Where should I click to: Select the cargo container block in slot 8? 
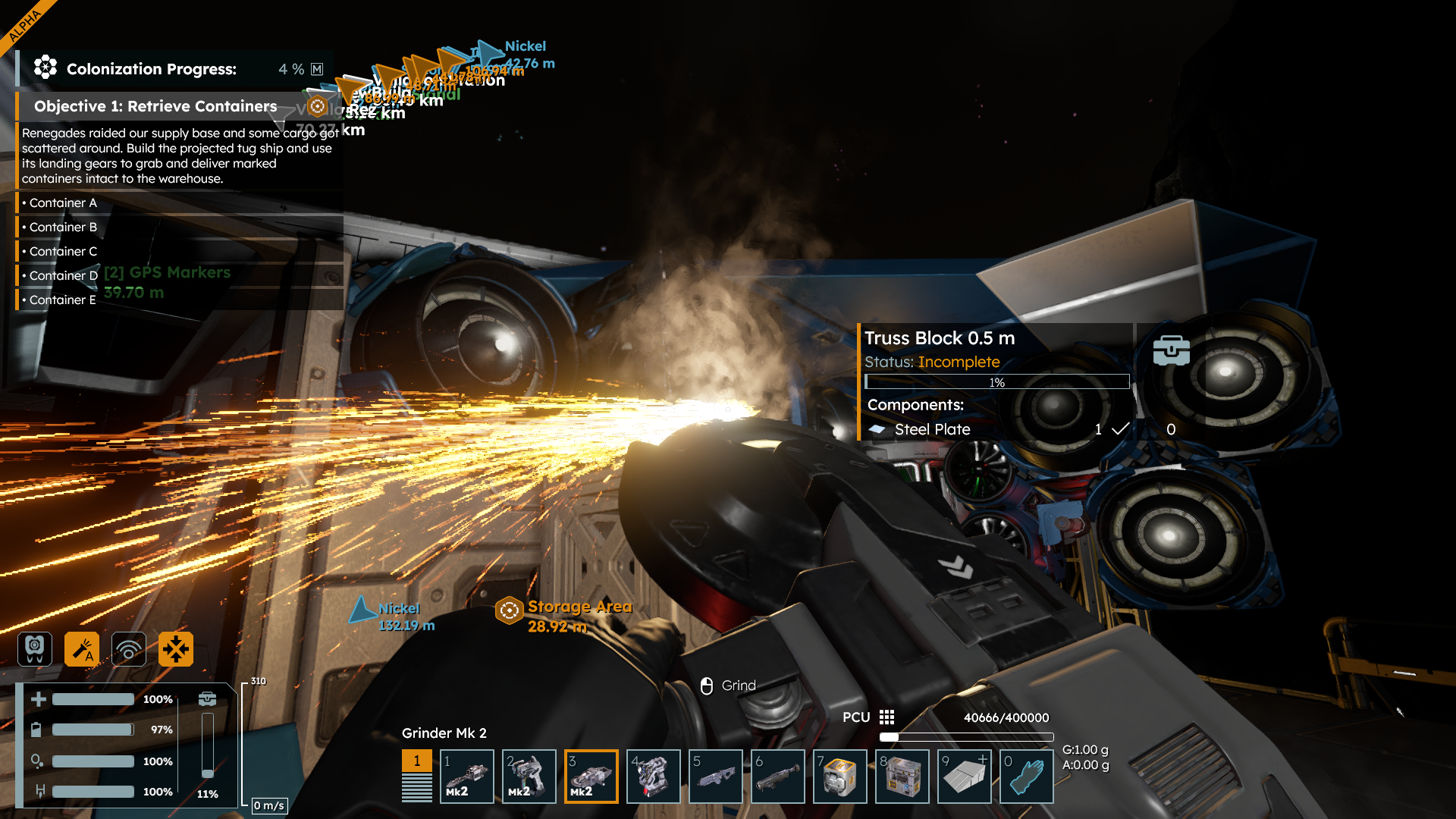[902, 776]
